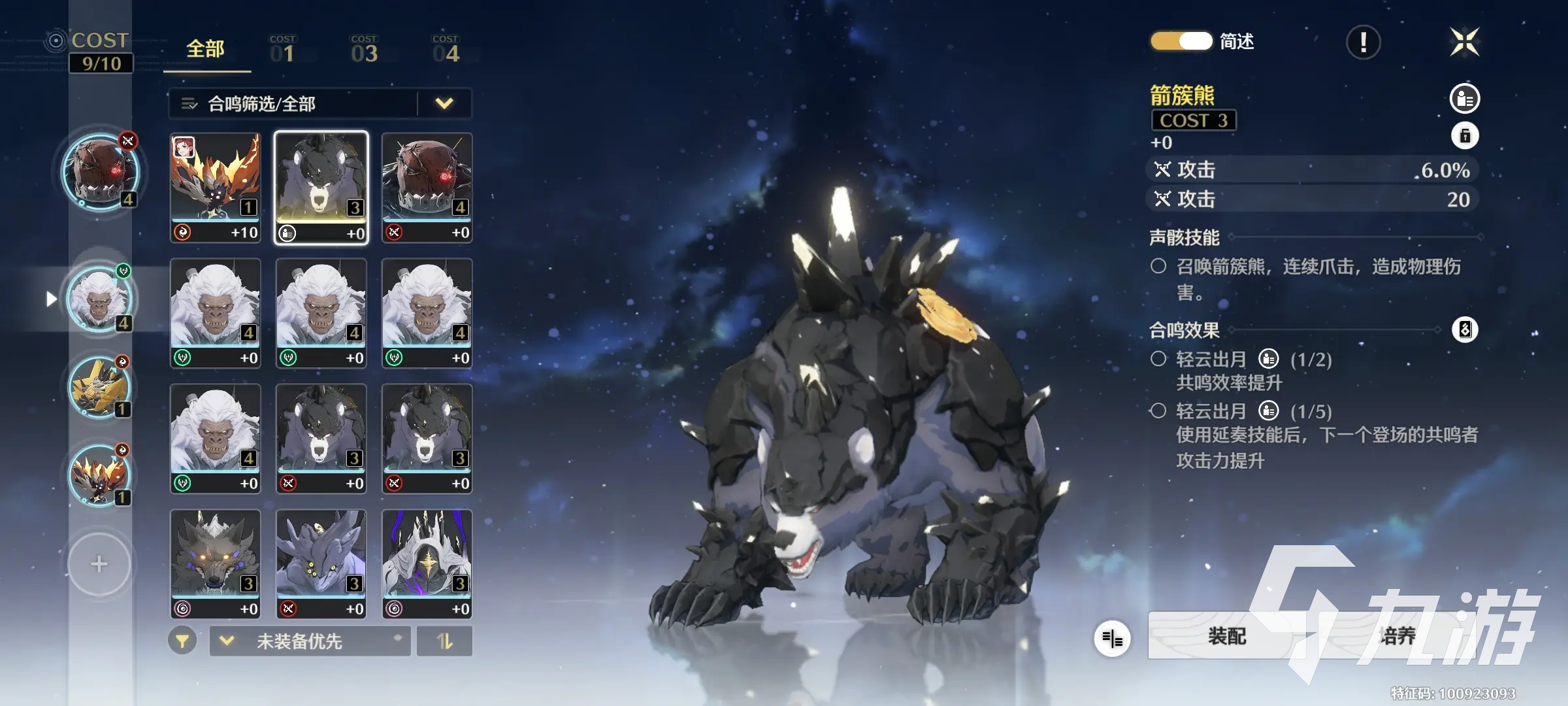Viewport: 1568px width, 706px height.
Task: Switch to the 全部 tab
Action: (x=206, y=50)
